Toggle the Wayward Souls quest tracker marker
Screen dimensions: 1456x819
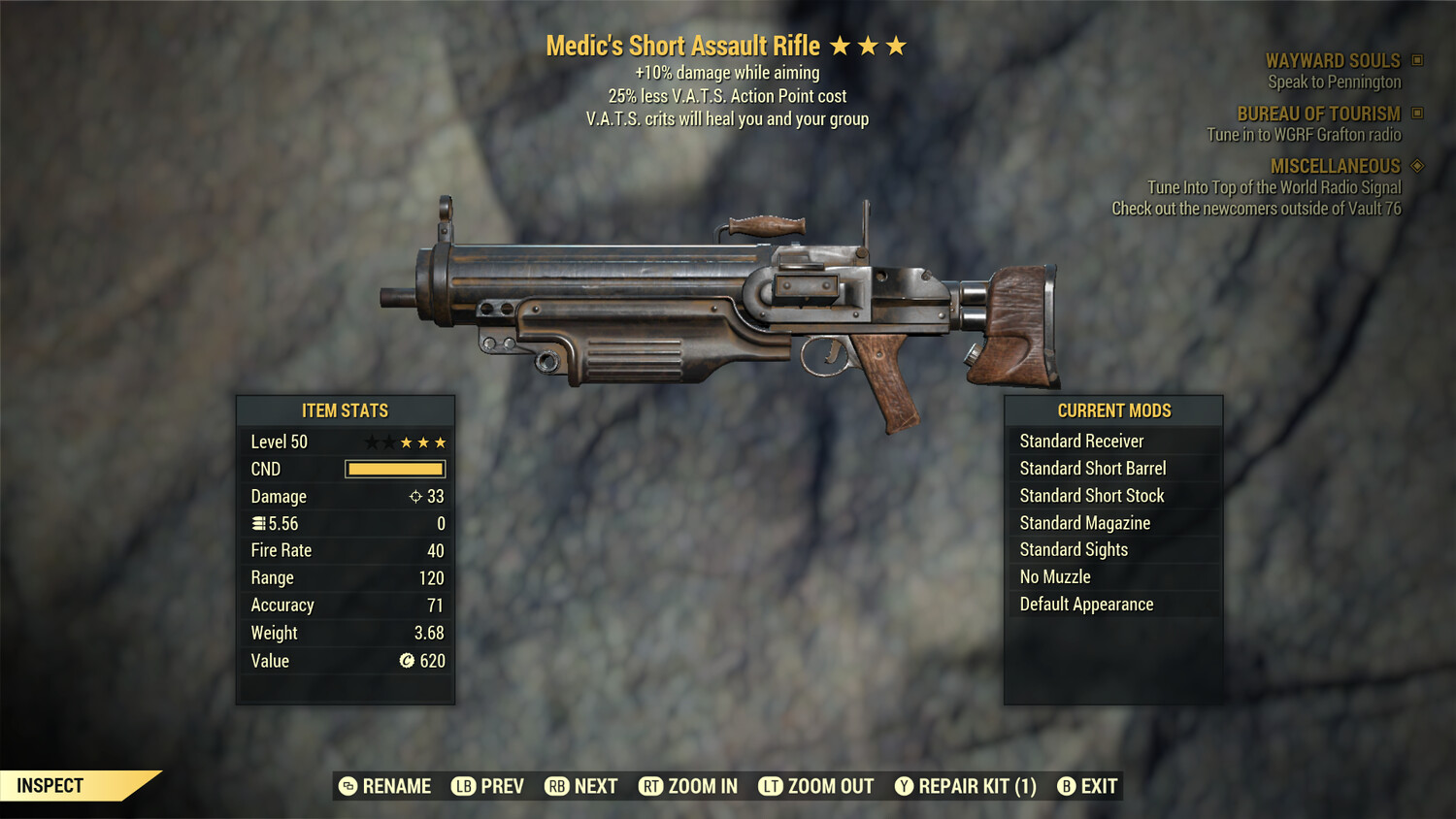click(1416, 60)
